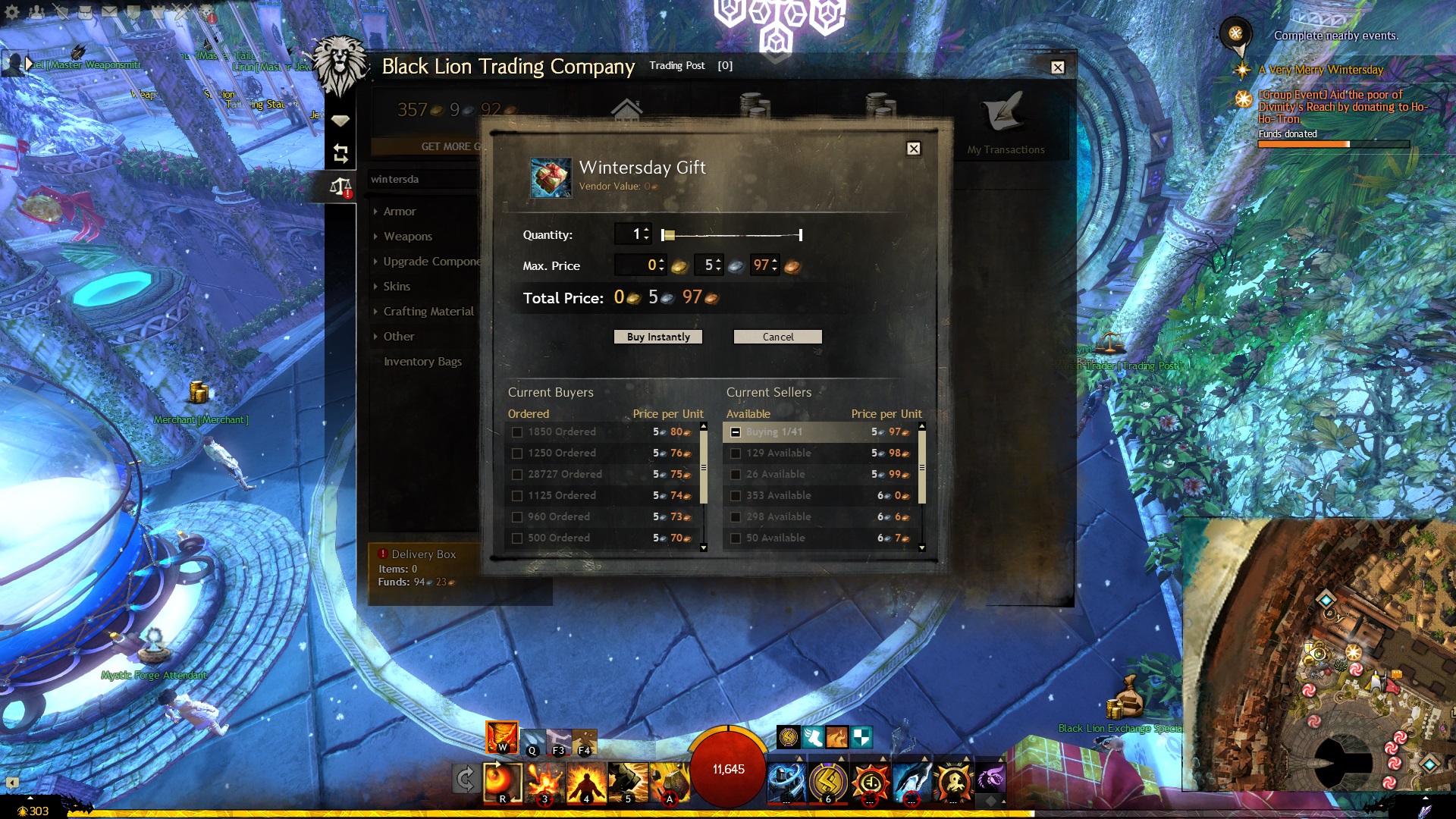Image resolution: width=1456 pixels, height=819 pixels.
Task: Open the Inventory Bags filter
Action: coord(422,362)
